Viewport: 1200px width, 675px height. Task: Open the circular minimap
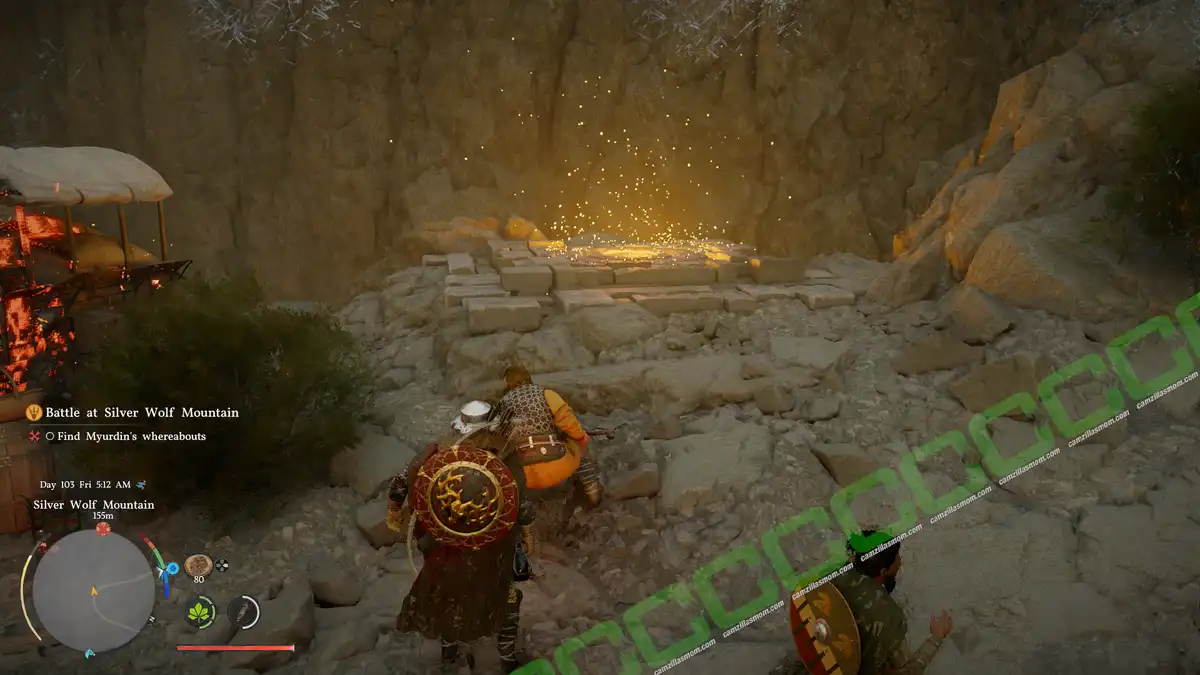pos(93,590)
